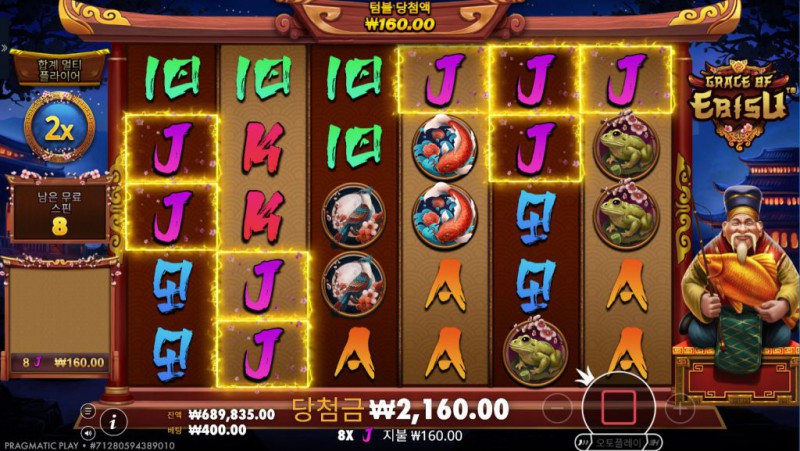Image resolution: width=800 pixels, height=451 pixels.
Task: Open the hamburger menu icon
Action: point(88,411)
